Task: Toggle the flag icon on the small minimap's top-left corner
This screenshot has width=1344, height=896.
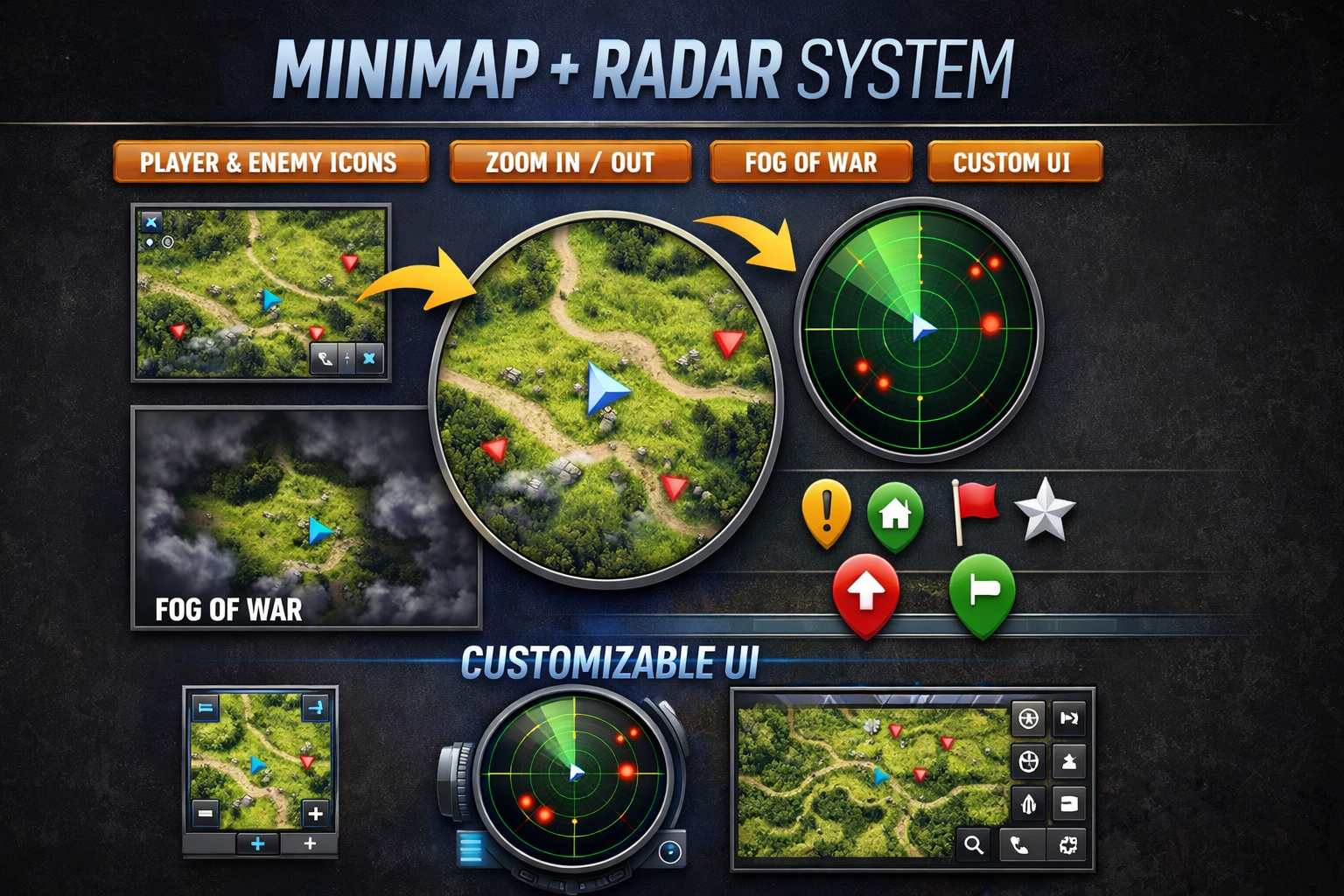Action: click(x=206, y=707)
